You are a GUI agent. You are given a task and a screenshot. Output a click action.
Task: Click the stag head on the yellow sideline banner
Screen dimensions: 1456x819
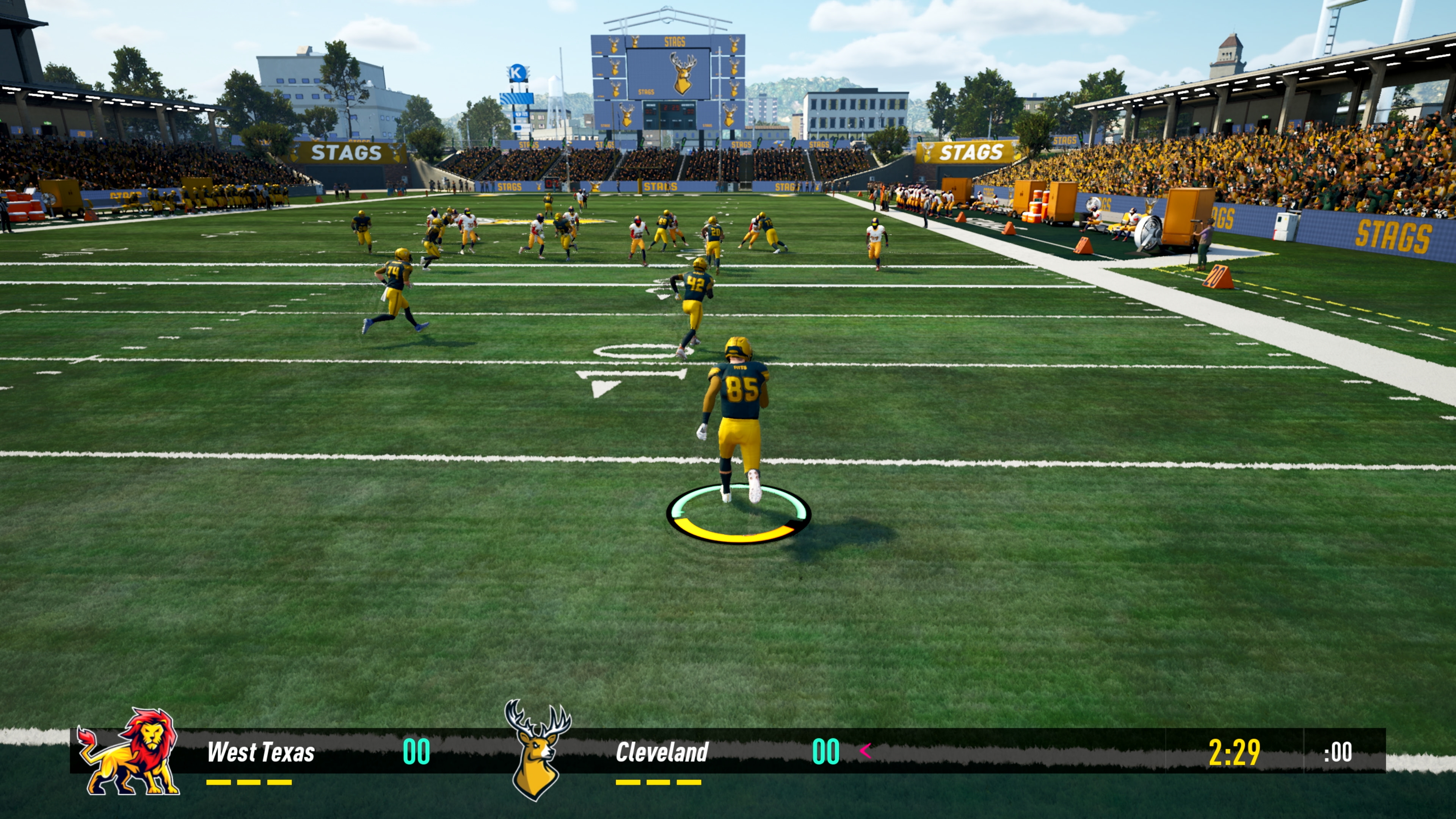(x=927, y=153)
